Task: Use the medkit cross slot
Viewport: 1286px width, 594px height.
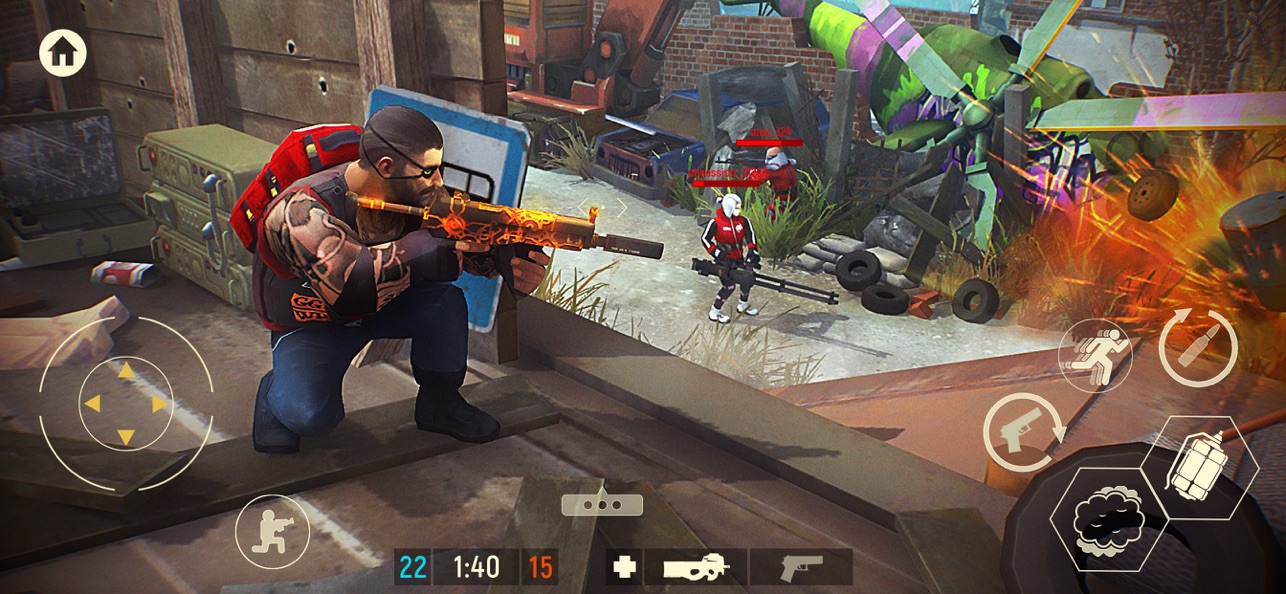Action: pyautogui.click(x=625, y=567)
